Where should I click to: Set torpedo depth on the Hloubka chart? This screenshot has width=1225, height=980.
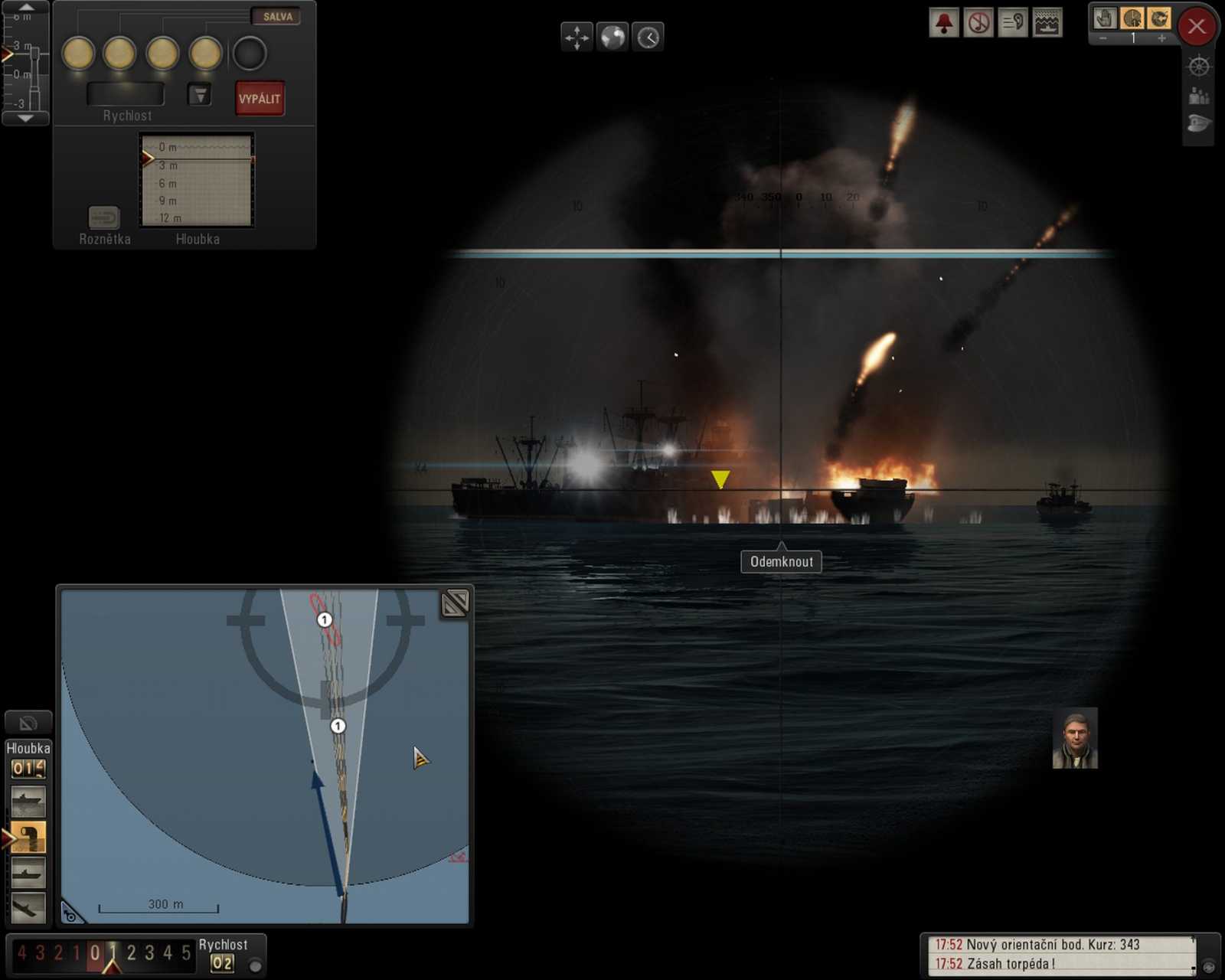[x=196, y=180]
